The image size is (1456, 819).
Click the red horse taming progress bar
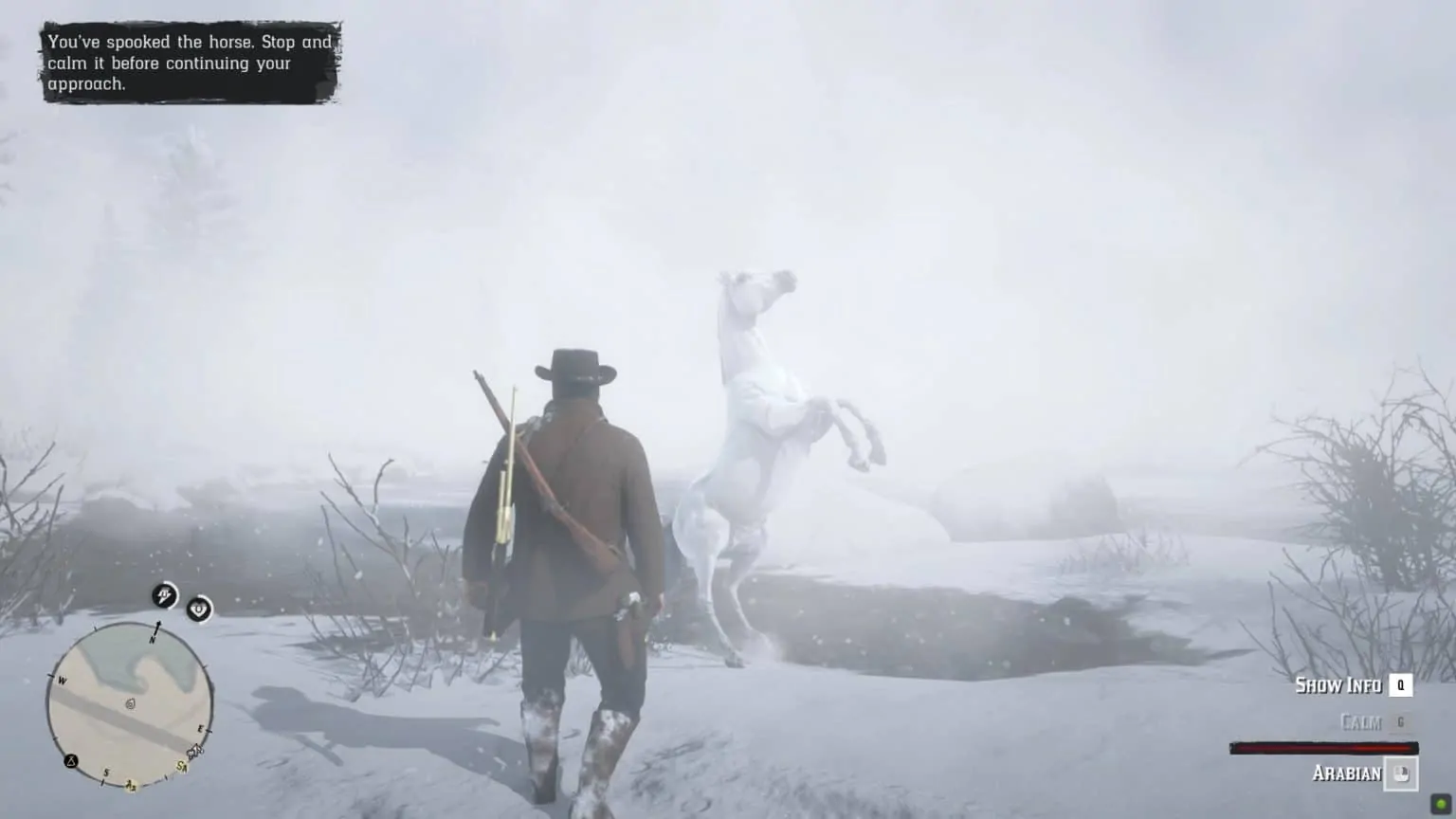tap(1323, 746)
